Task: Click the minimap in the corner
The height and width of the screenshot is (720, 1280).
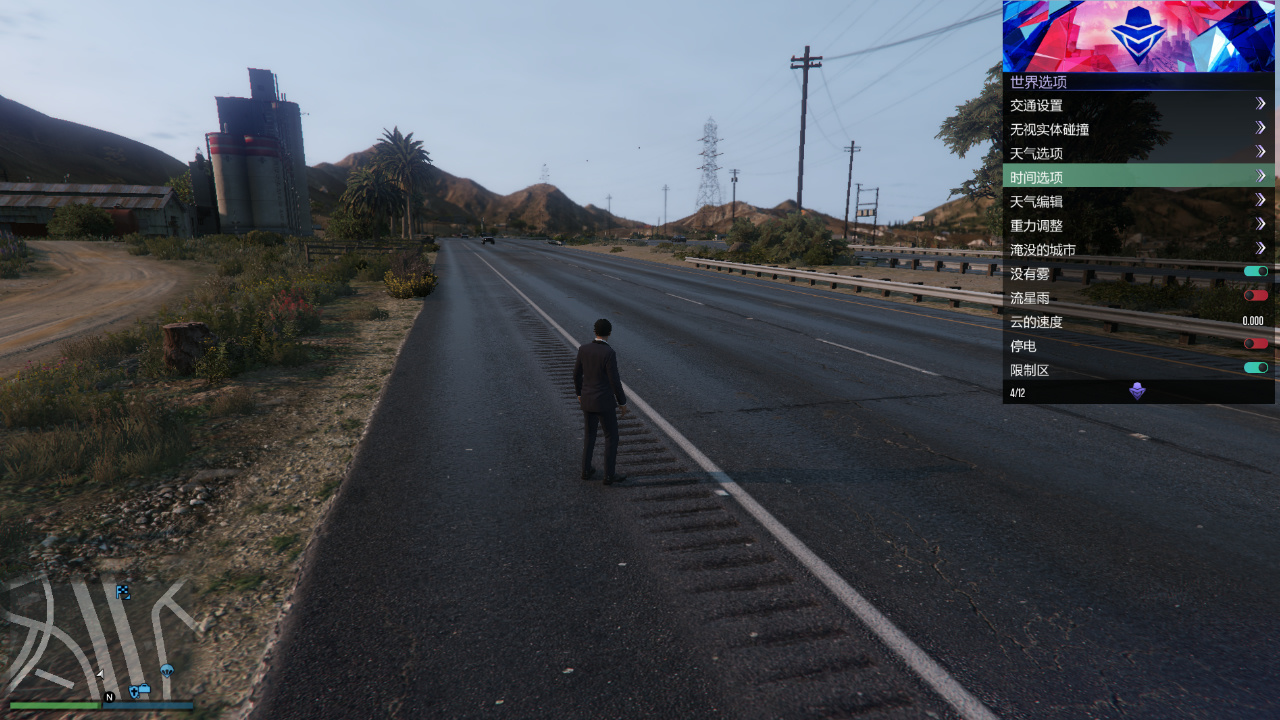Action: point(100,635)
